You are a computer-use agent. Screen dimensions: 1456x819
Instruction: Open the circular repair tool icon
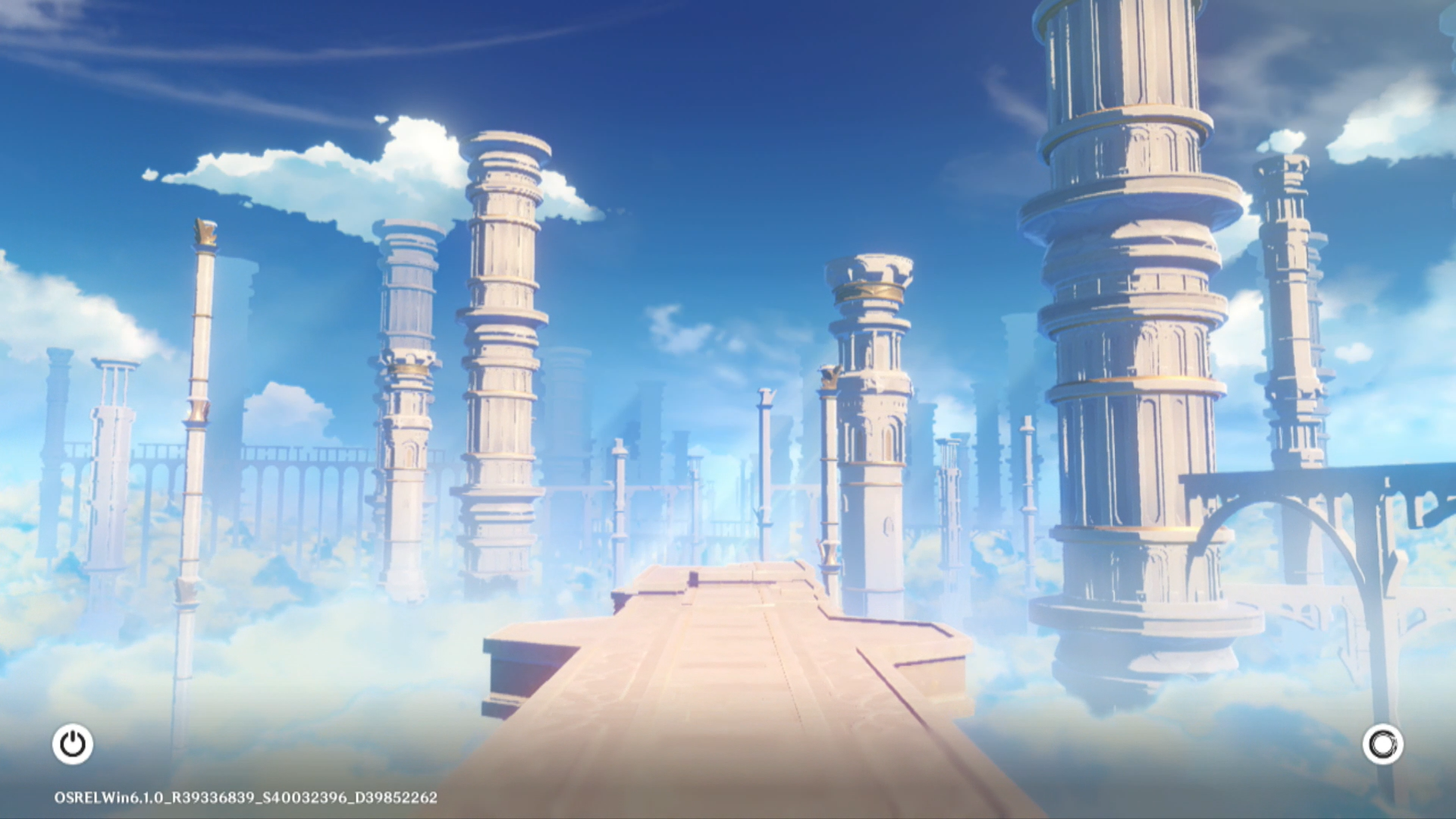(x=1382, y=744)
